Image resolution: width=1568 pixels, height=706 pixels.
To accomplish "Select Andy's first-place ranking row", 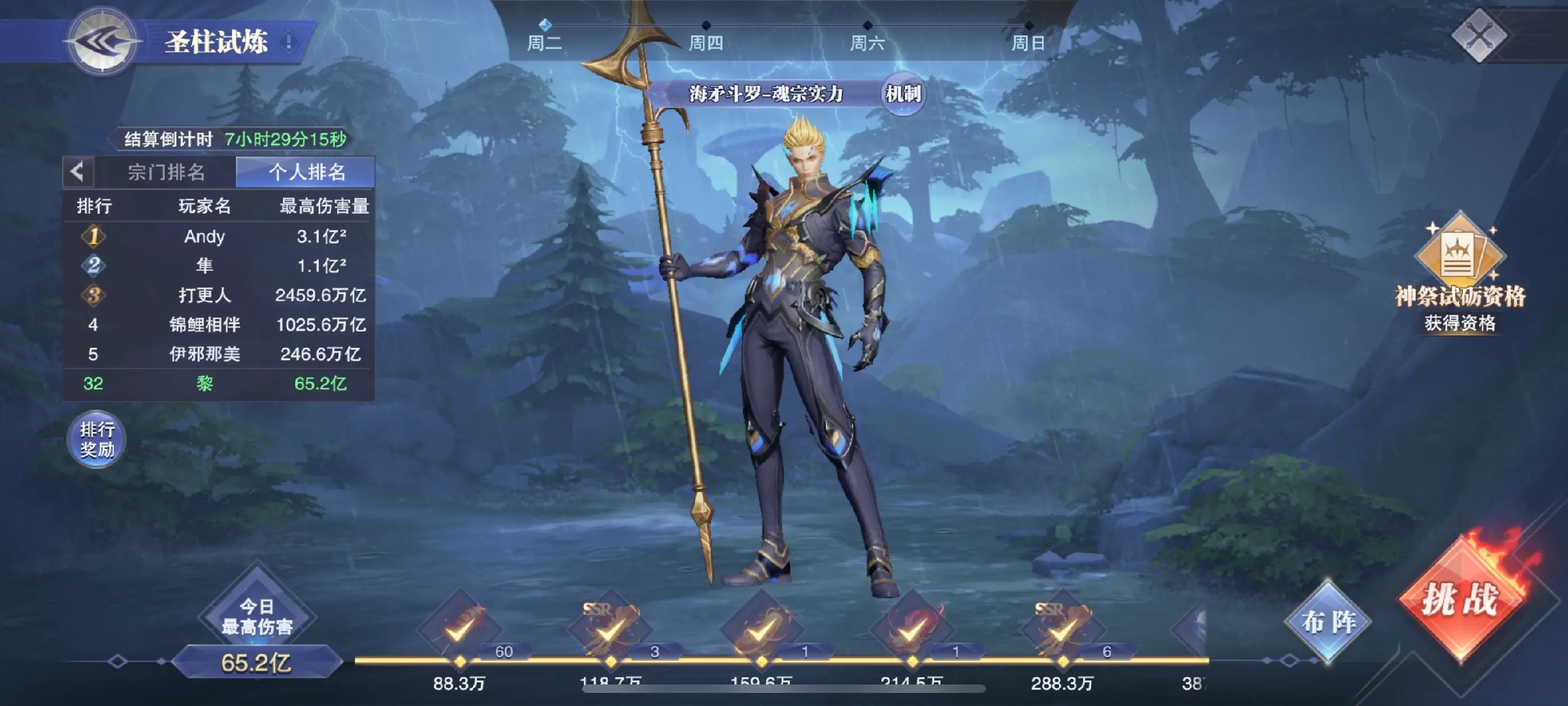I will [x=218, y=237].
